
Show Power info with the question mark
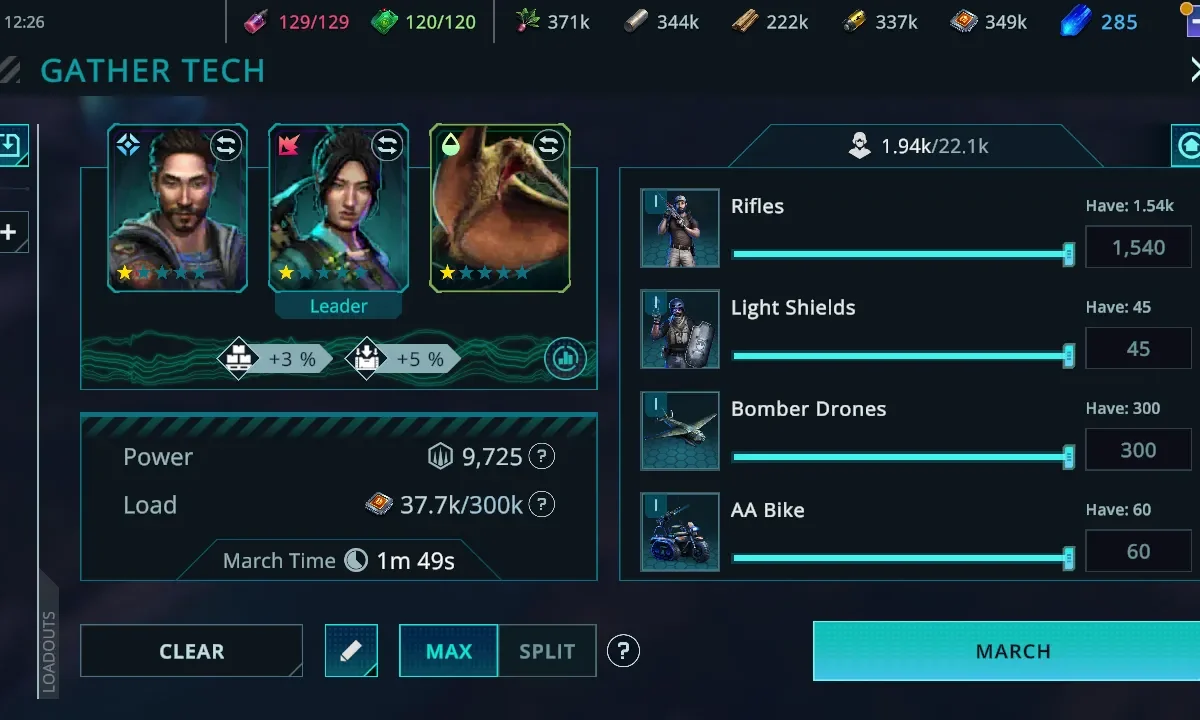tap(541, 457)
